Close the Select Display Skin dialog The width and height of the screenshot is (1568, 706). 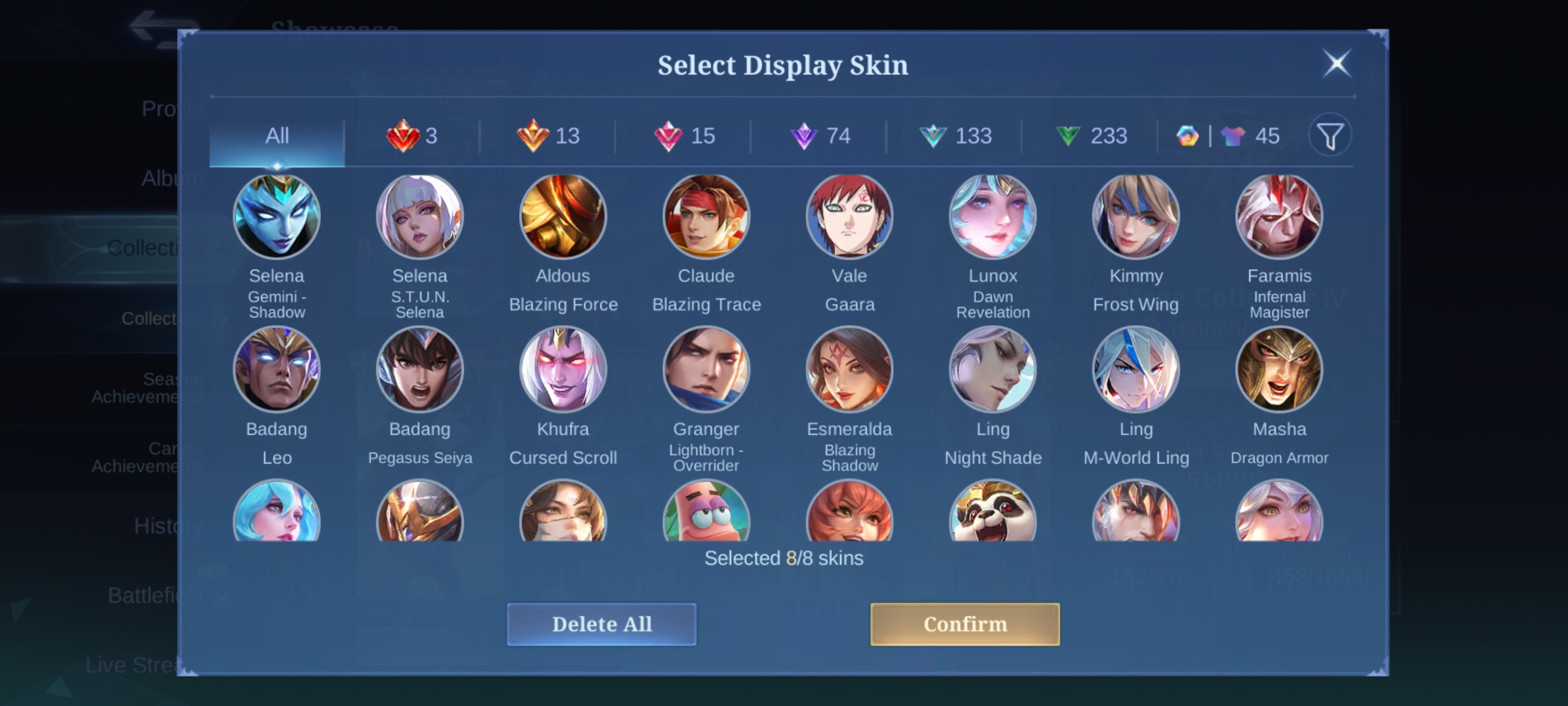[1337, 63]
